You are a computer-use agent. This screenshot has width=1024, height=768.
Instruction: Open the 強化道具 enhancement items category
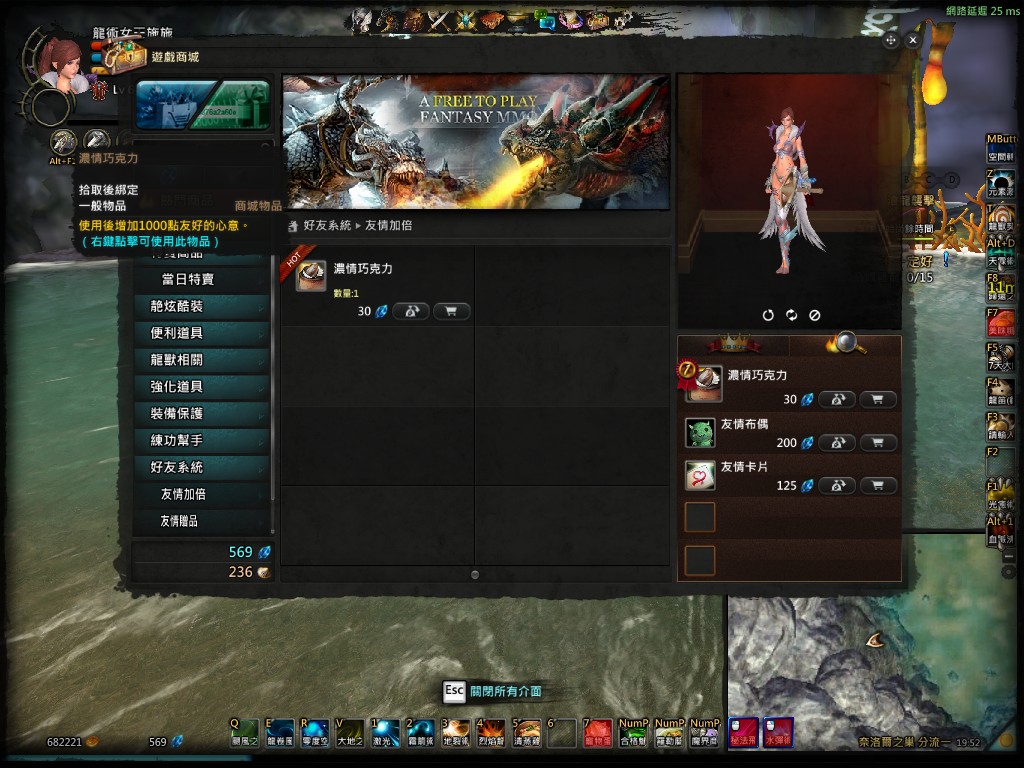click(x=177, y=387)
